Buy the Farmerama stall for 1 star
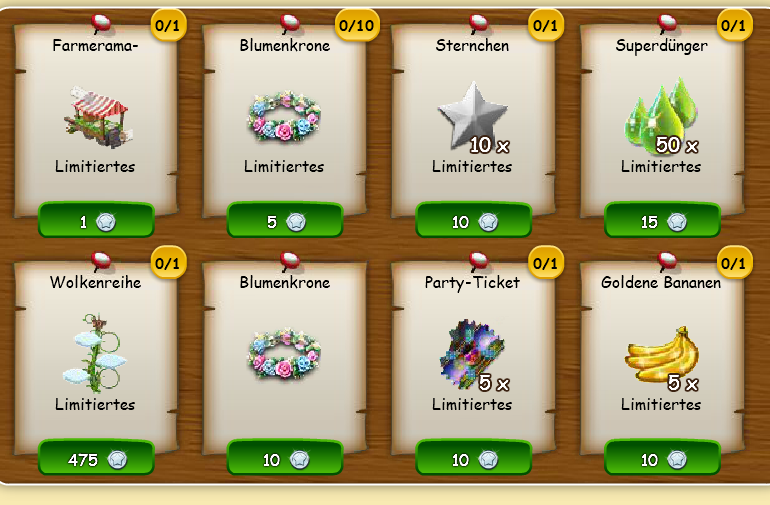 (96, 221)
